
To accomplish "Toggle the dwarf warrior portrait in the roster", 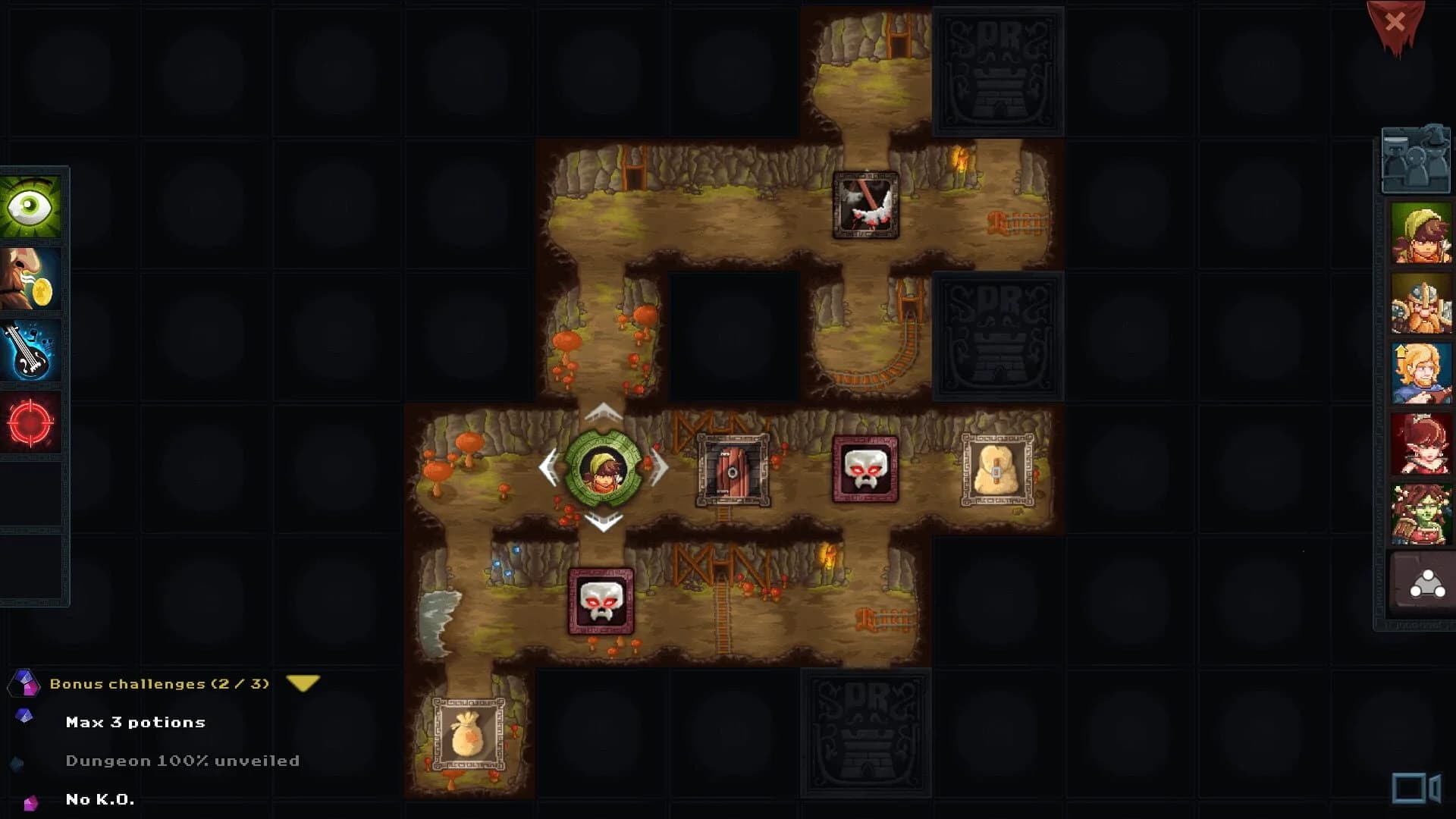I will [1422, 300].
